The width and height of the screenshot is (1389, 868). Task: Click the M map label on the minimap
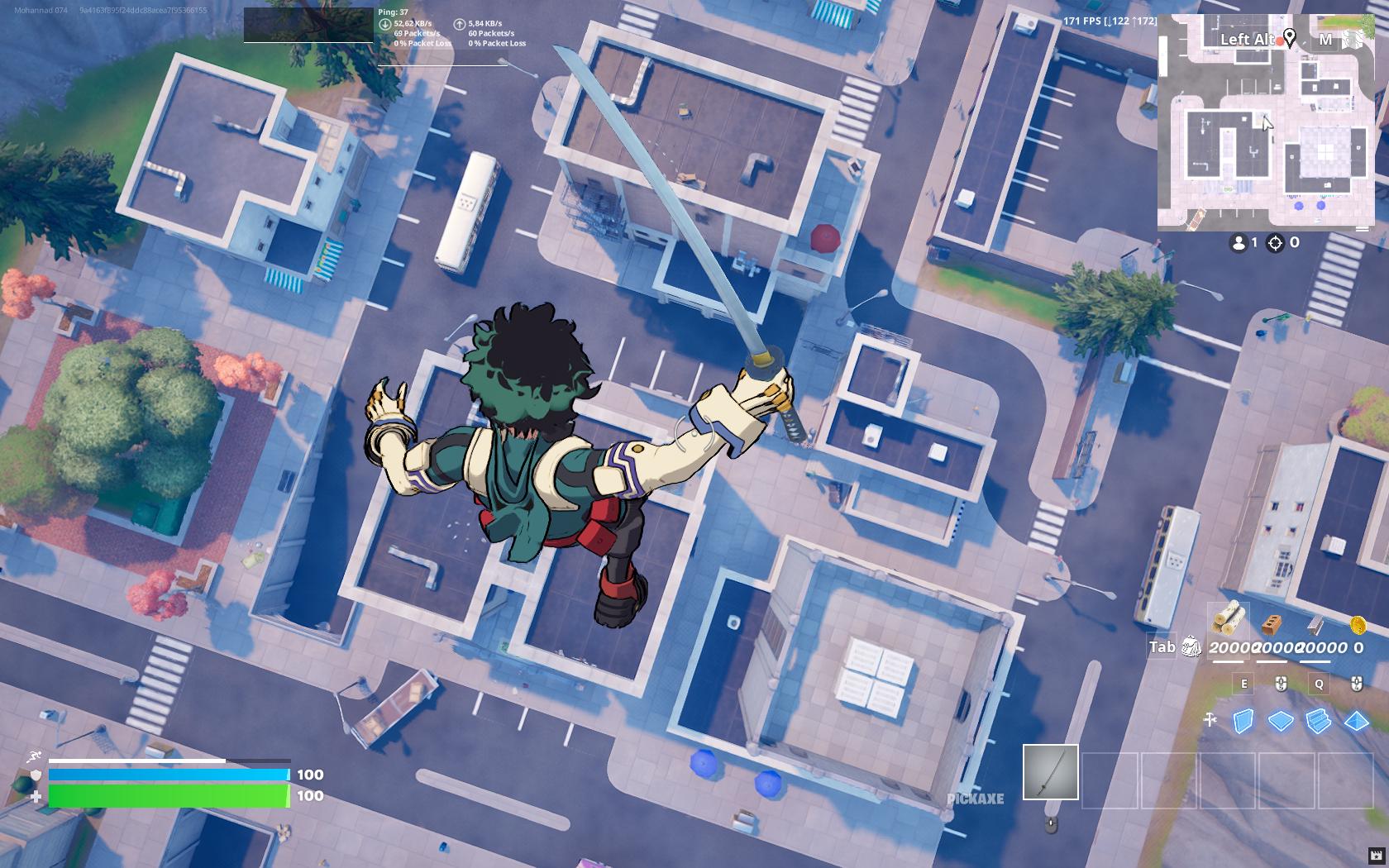click(x=1326, y=39)
